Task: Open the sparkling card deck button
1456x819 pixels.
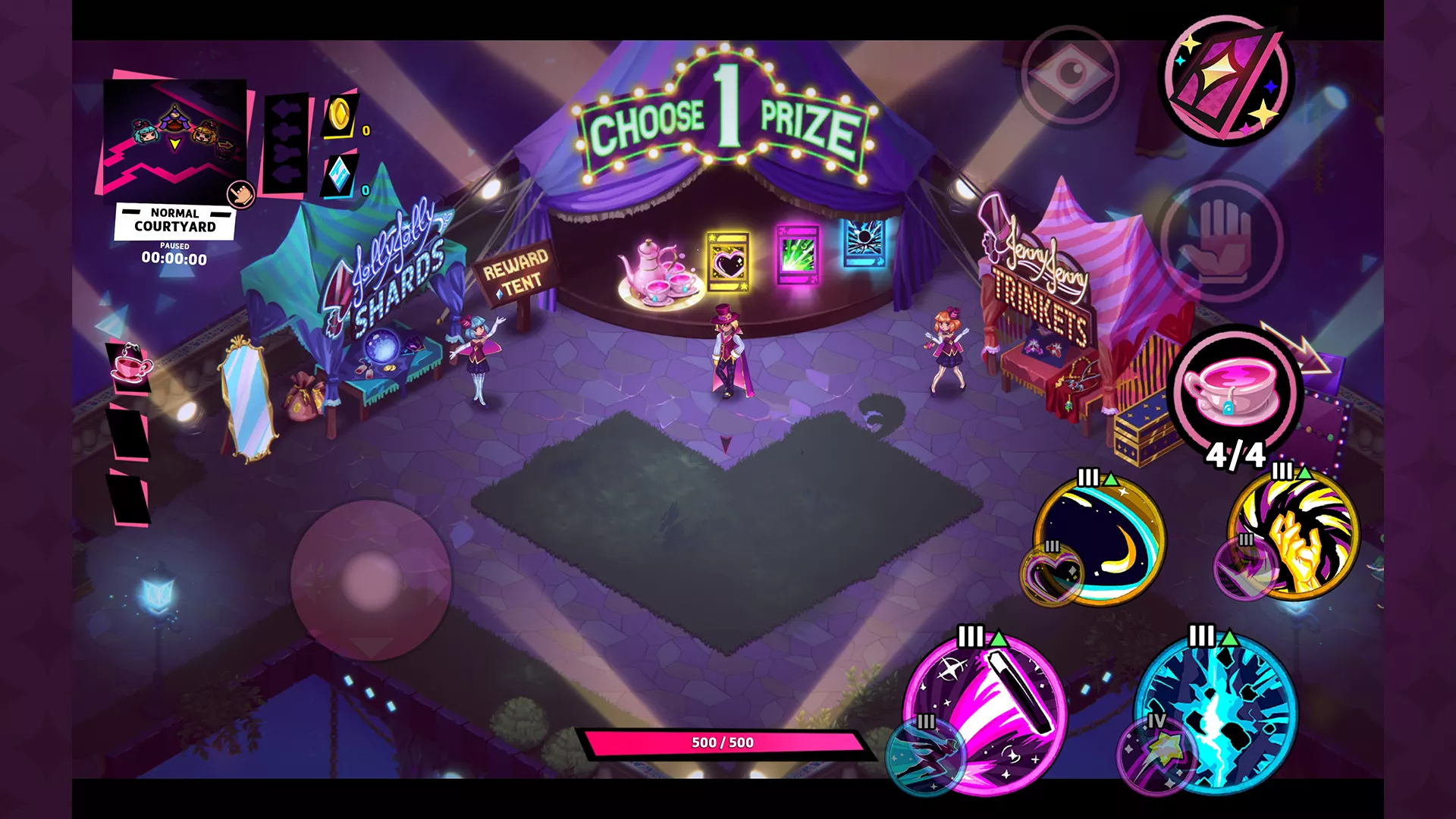Action: [x=1228, y=80]
